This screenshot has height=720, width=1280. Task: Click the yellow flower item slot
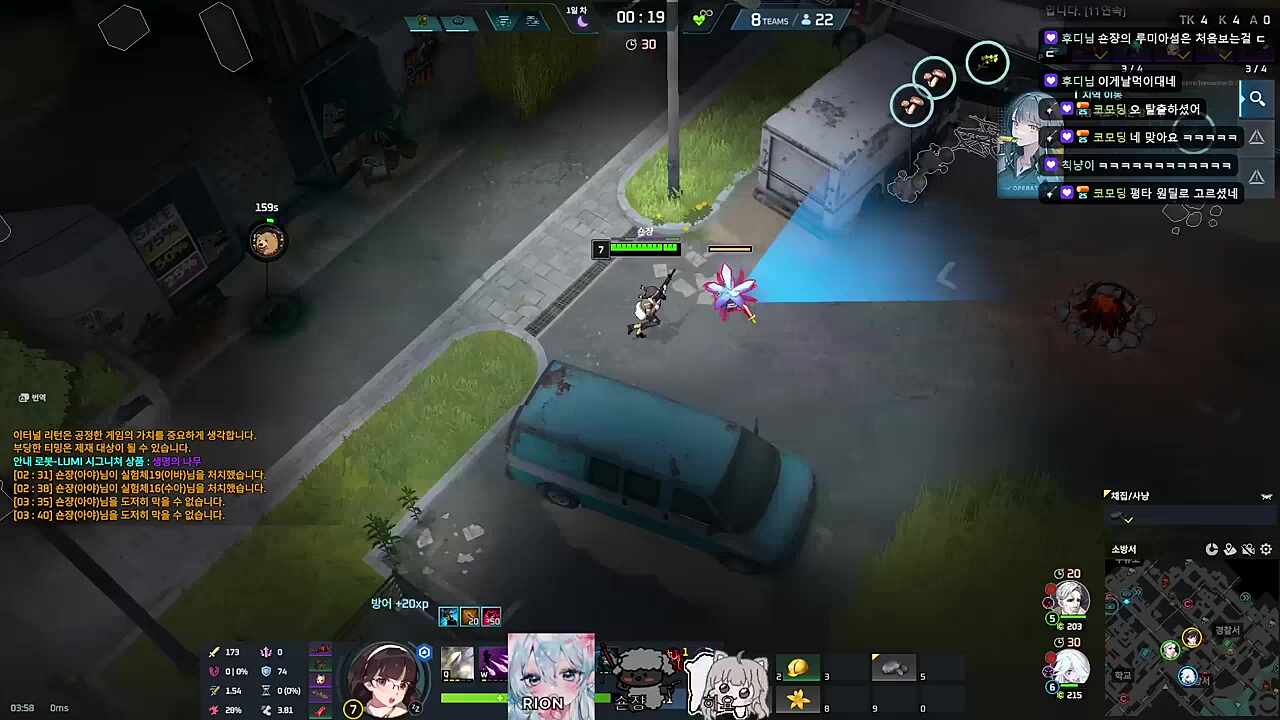797,701
